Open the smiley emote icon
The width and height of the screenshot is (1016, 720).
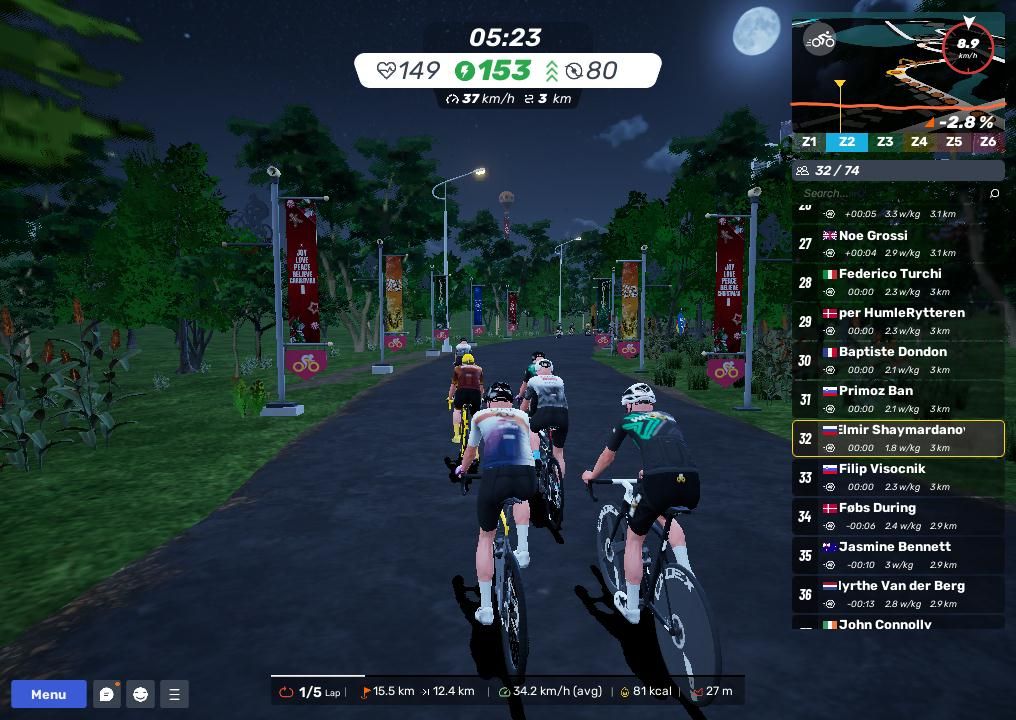141,694
